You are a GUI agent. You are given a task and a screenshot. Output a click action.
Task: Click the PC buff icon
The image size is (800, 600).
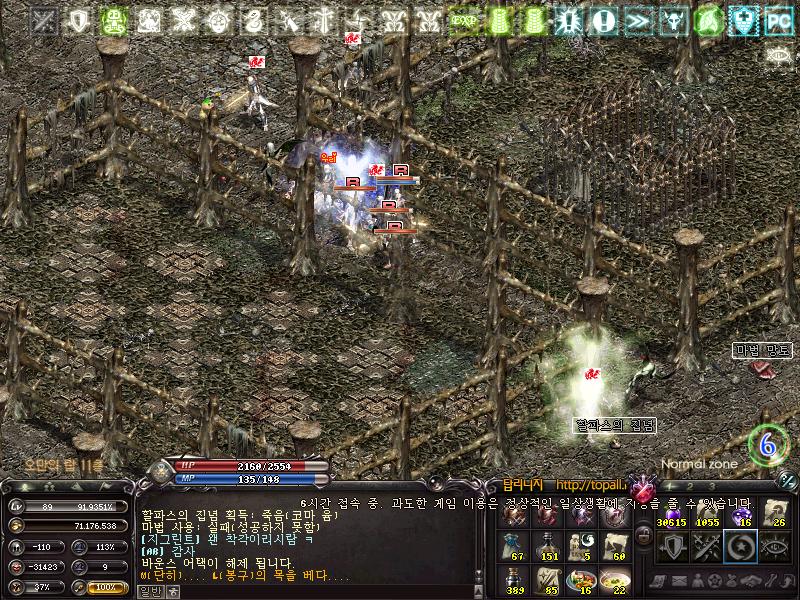pos(777,20)
